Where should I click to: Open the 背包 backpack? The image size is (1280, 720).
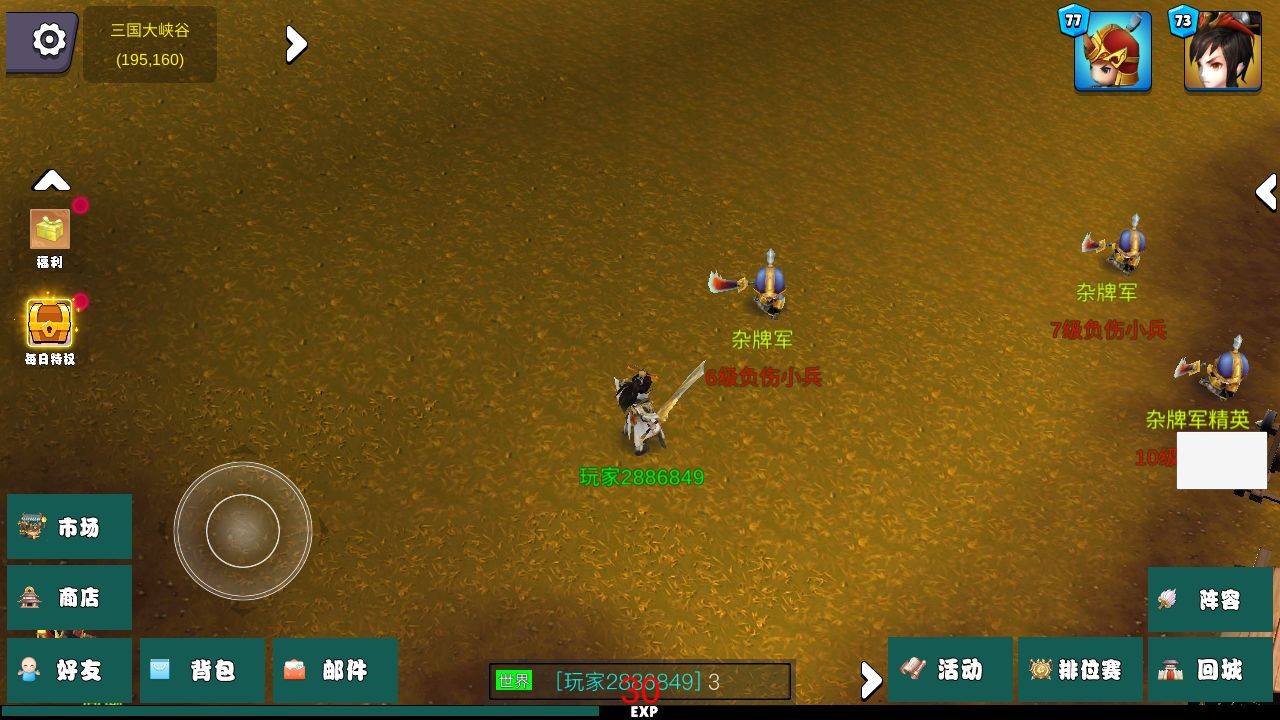point(202,671)
